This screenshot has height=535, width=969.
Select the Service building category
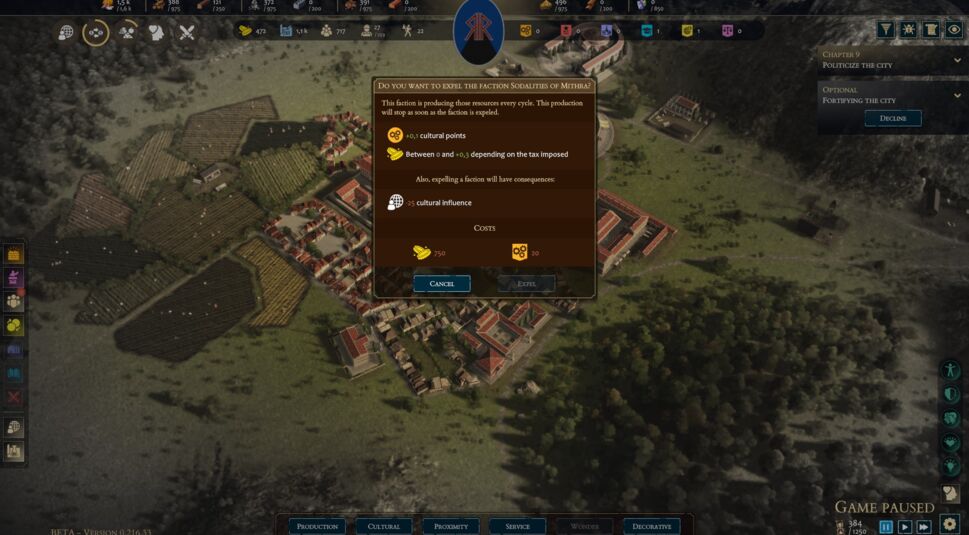pyautogui.click(x=518, y=526)
